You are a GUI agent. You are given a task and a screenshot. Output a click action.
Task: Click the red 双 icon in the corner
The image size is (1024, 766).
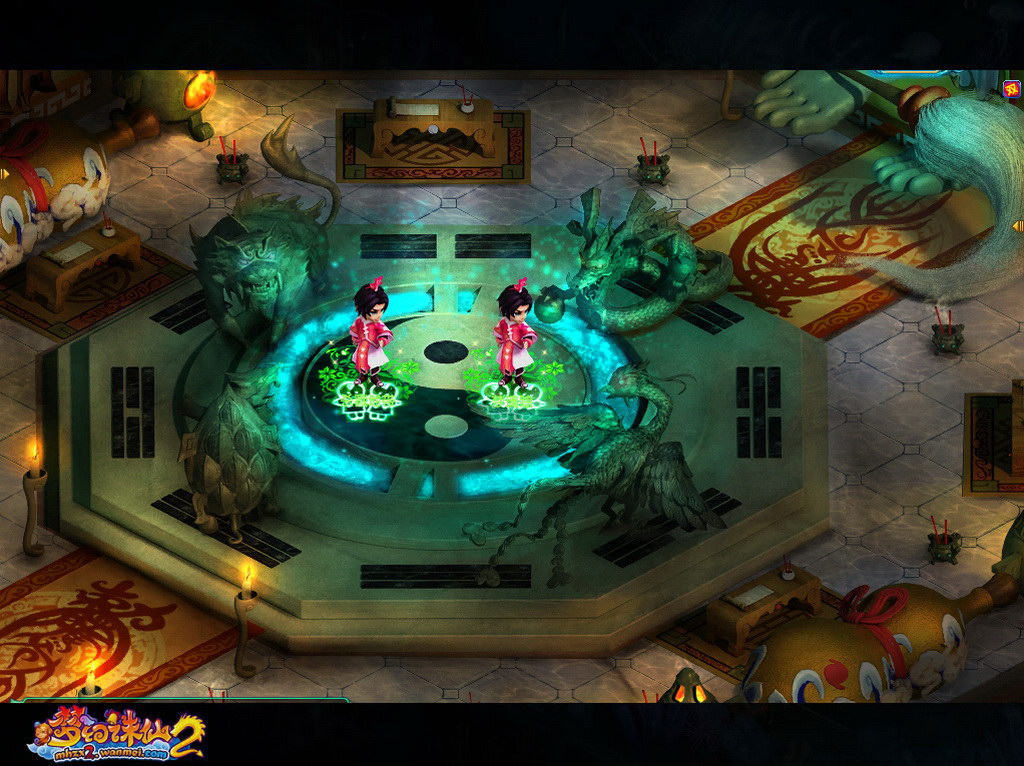(1010, 88)
